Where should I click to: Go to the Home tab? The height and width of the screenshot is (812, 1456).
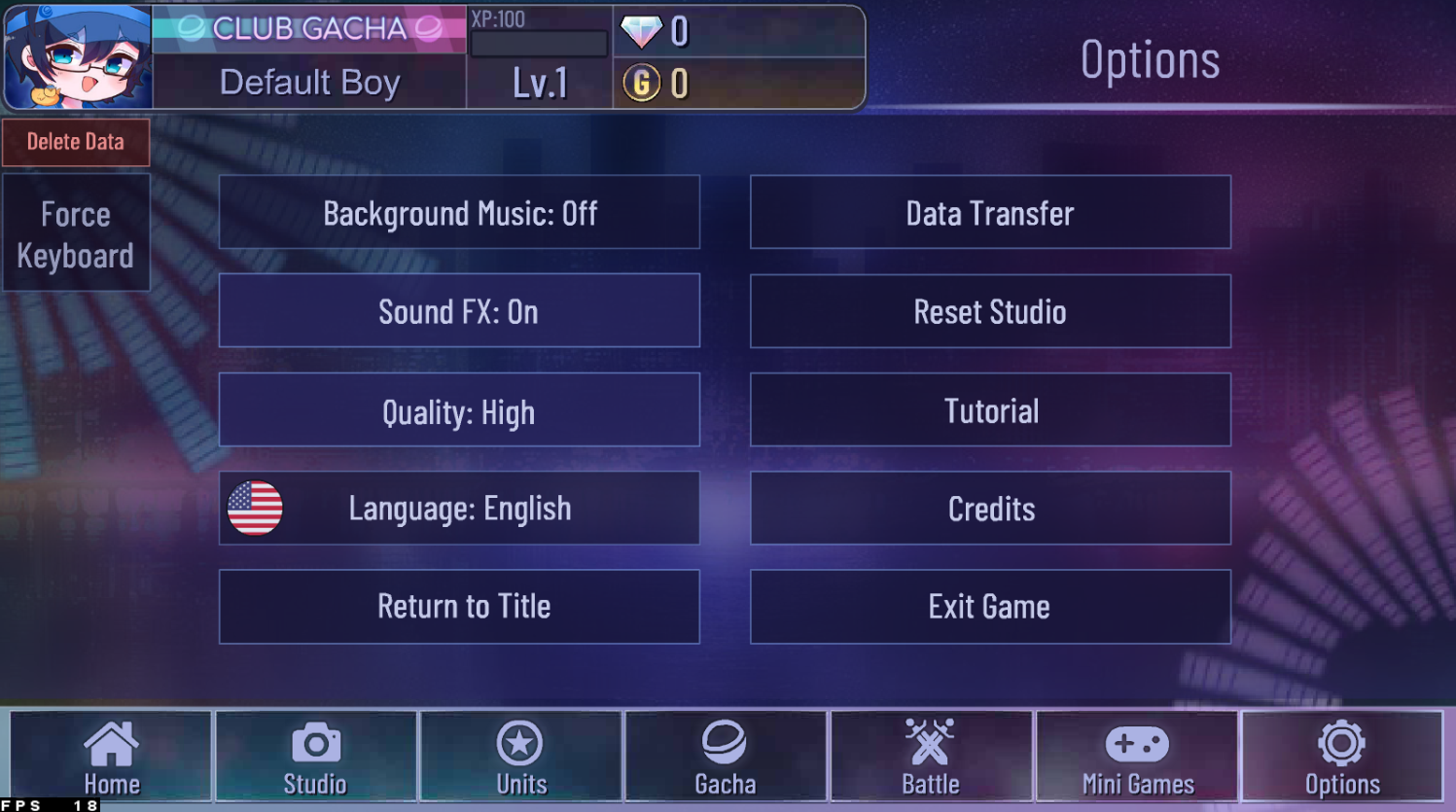(111, 757)
